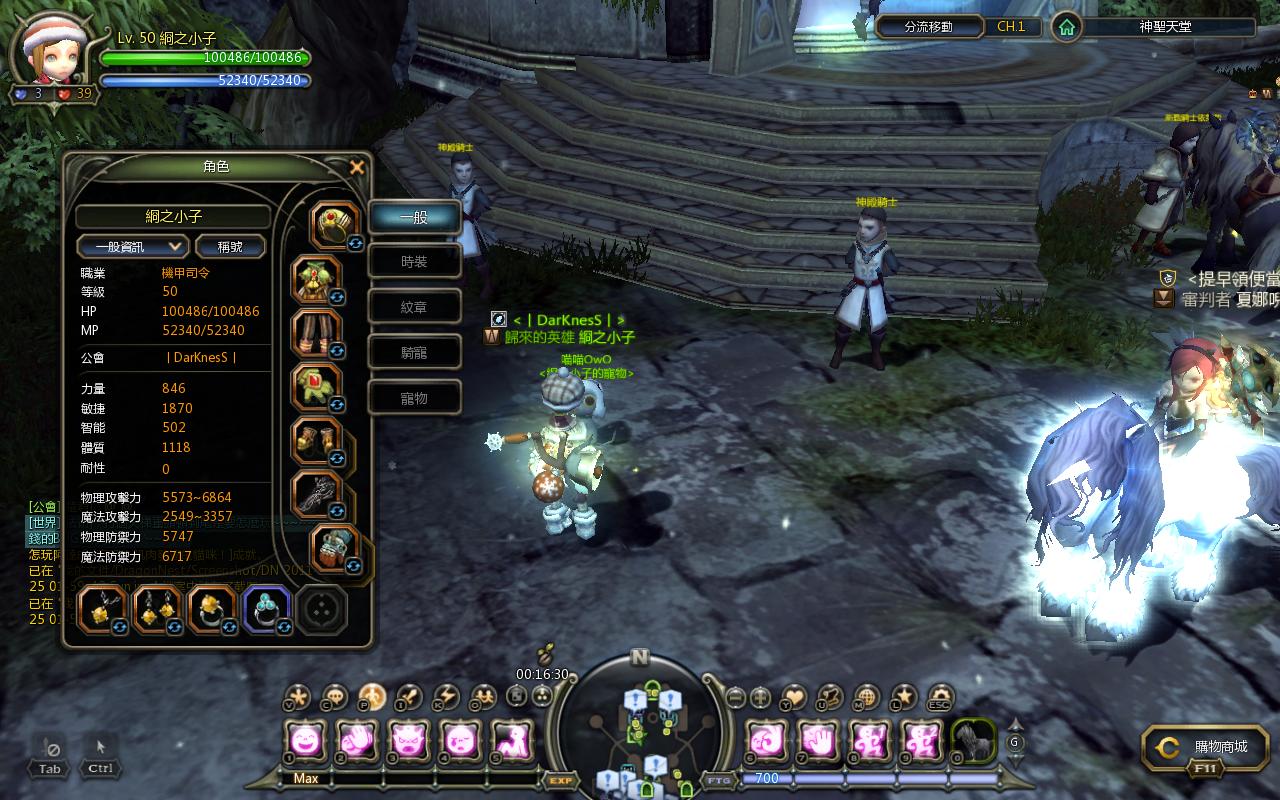Select the equipped boots slot
This screenshot has width=1280, height=800.
(316, 440)
